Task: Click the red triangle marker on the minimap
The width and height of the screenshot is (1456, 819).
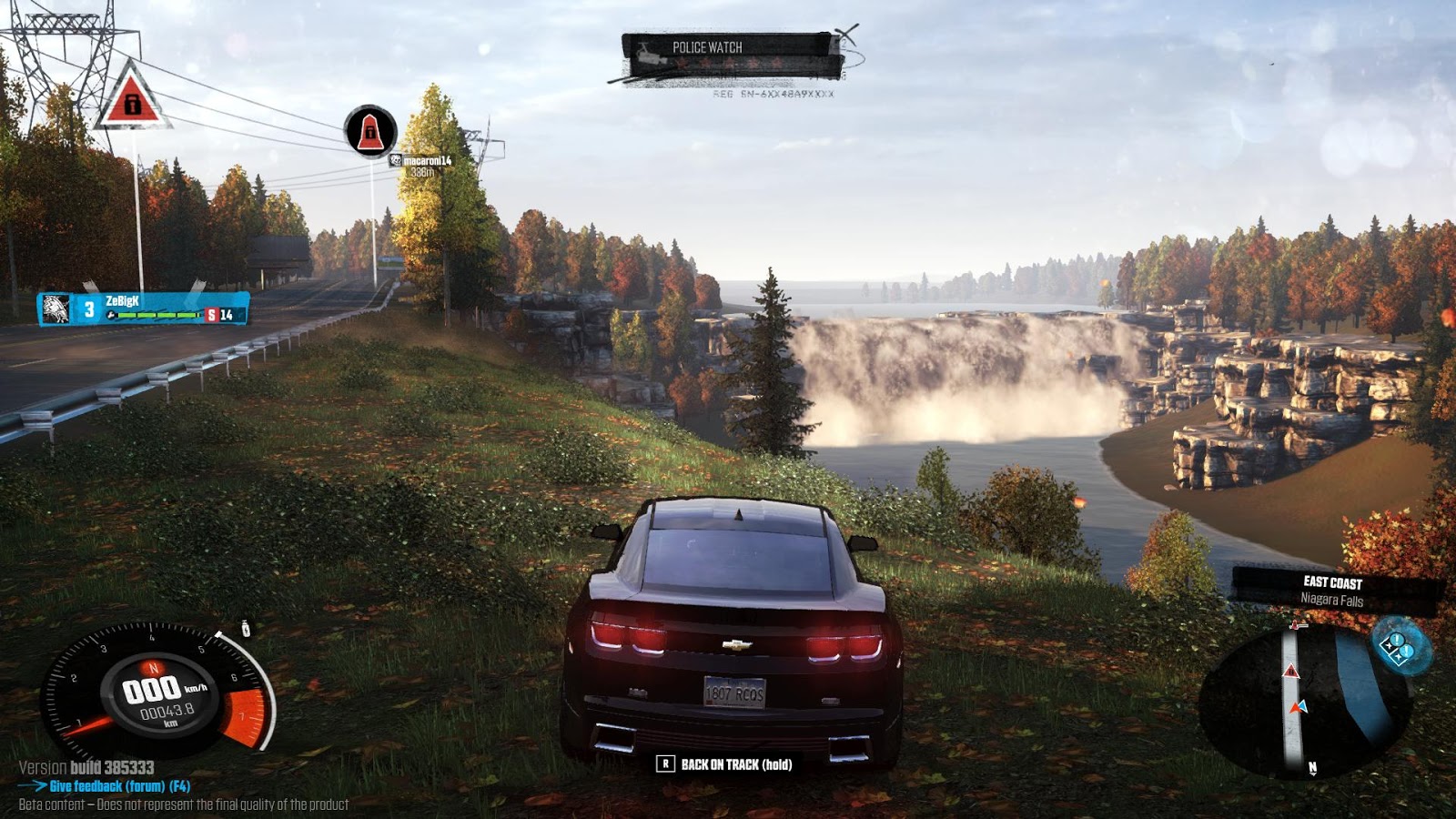Action: (x=1290, y=672)
